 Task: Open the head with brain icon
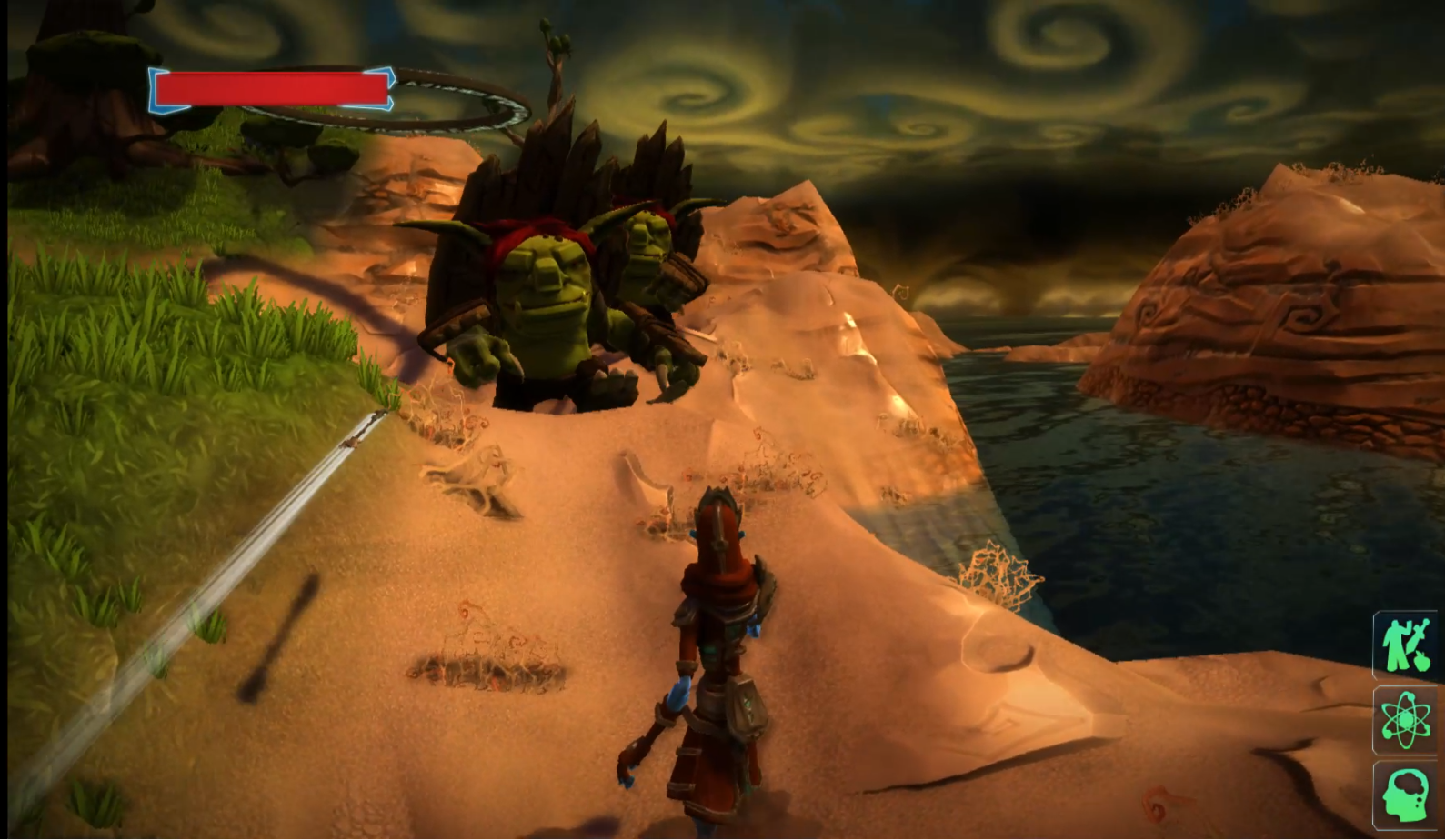pyautogui.click(x=1406, y=795)
